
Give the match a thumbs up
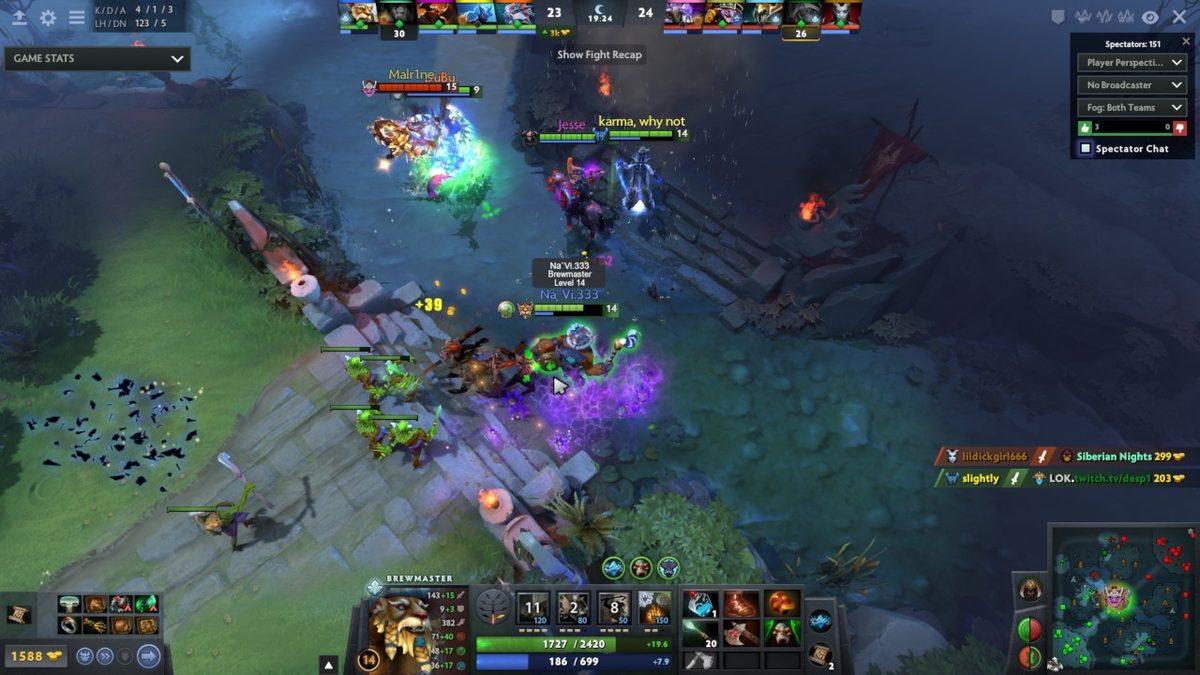1085,128
